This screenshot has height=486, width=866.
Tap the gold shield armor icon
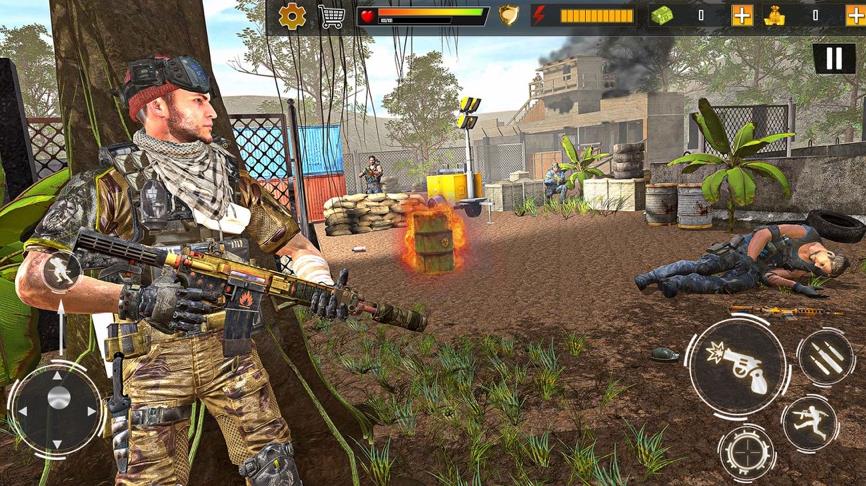tap(509, 16)
